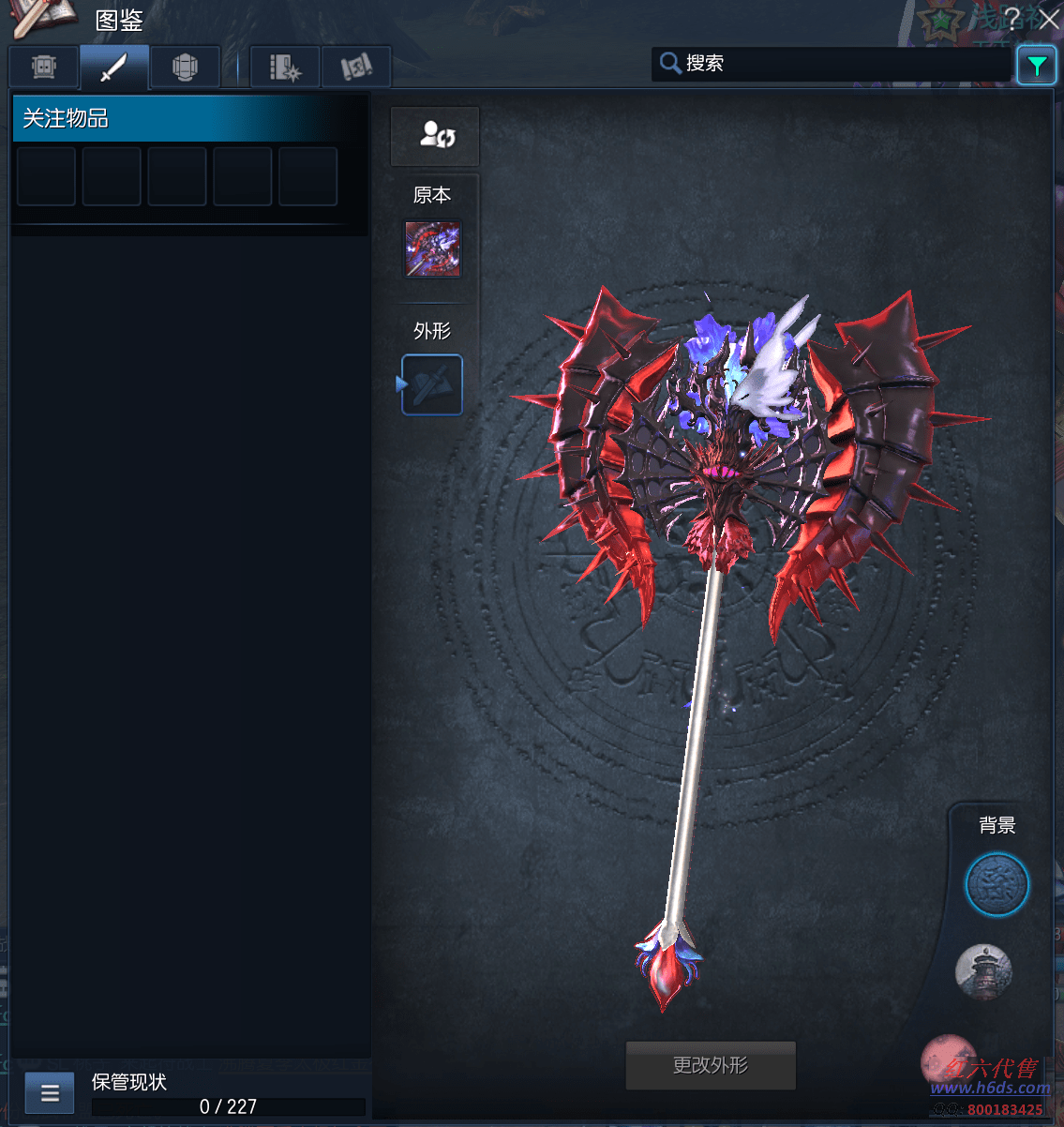
Task: Select the 原本 original weapon thumbnail
Action: 432,249
